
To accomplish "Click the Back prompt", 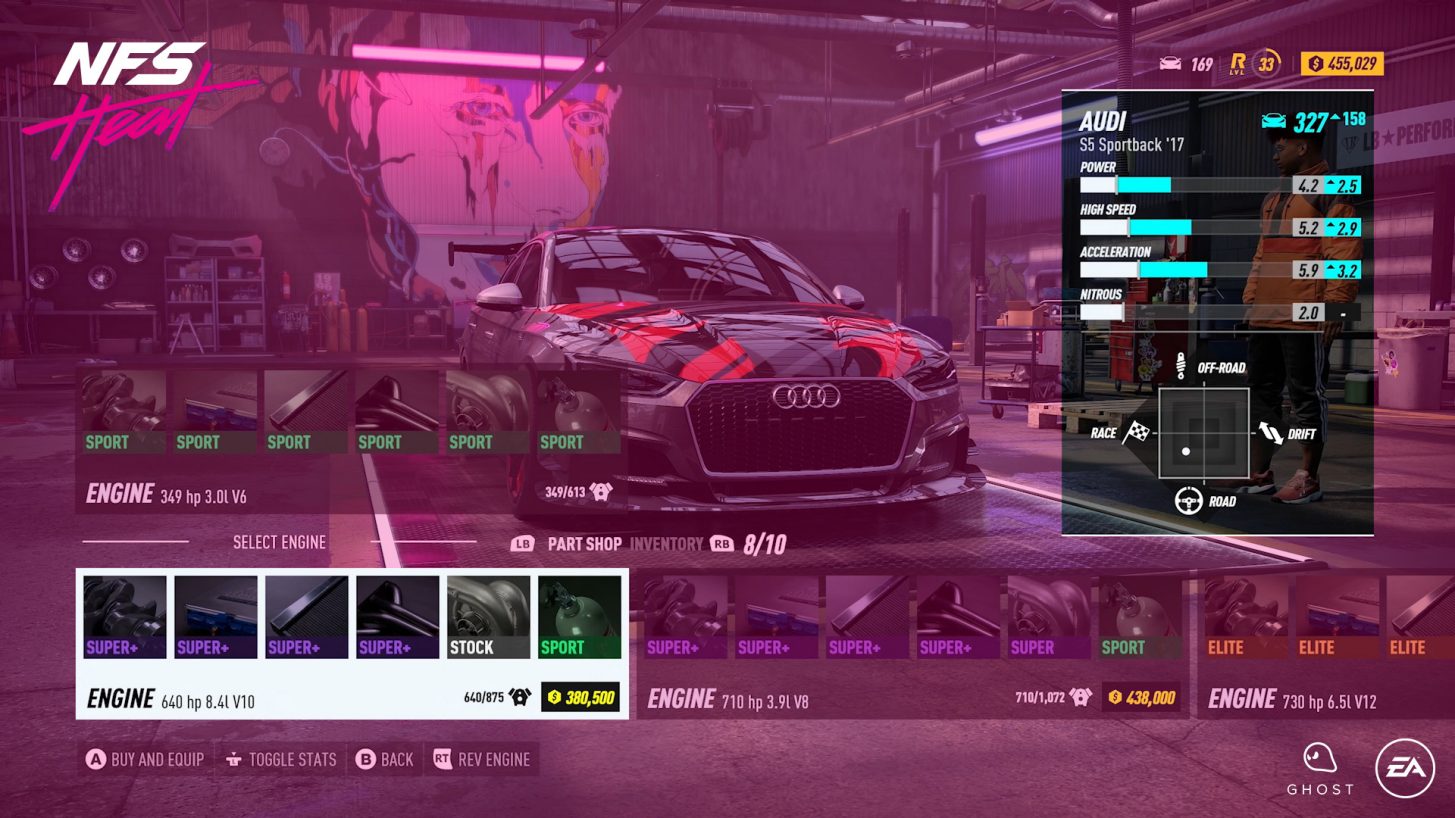I will coord(386,760).
